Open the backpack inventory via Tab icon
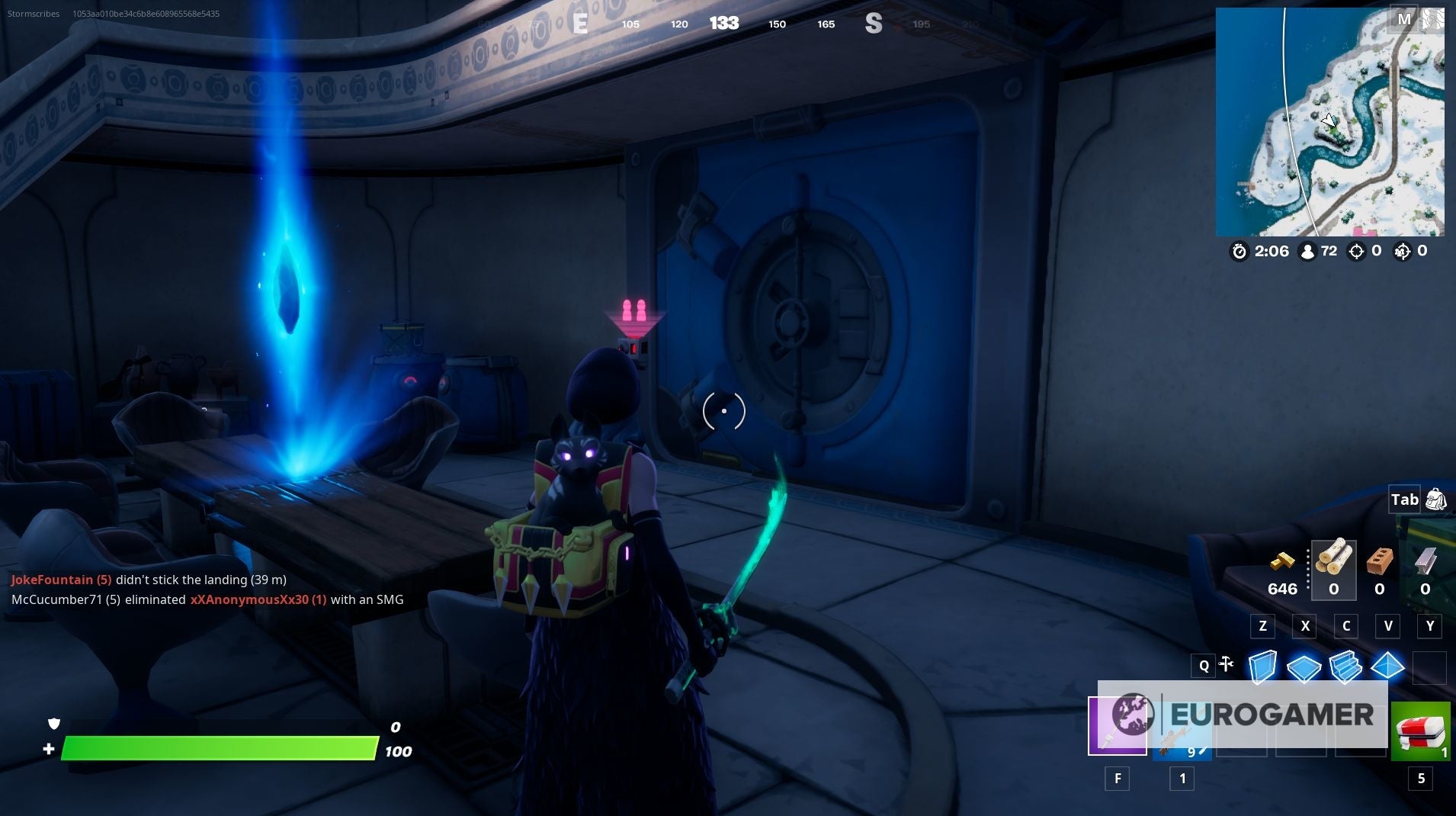1456x816 pixels. 1436,500
